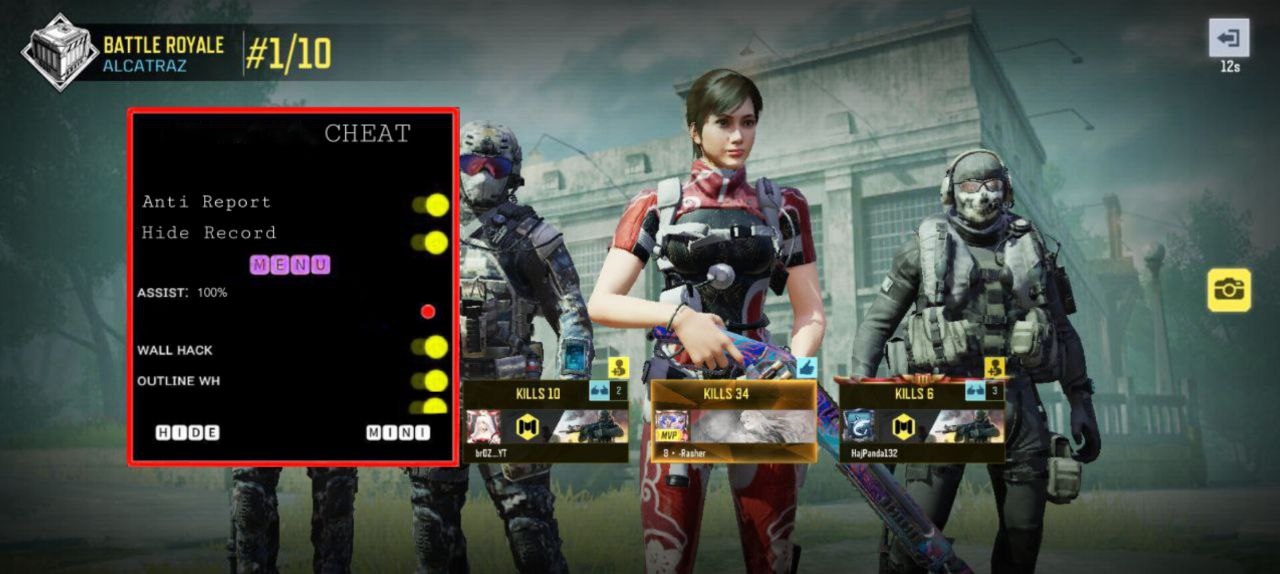Screen dimensions: 1280x574
Task: Click the thumbs-up icon above KILLS 34
Action: pyautogui.click(x=806, y=367)
